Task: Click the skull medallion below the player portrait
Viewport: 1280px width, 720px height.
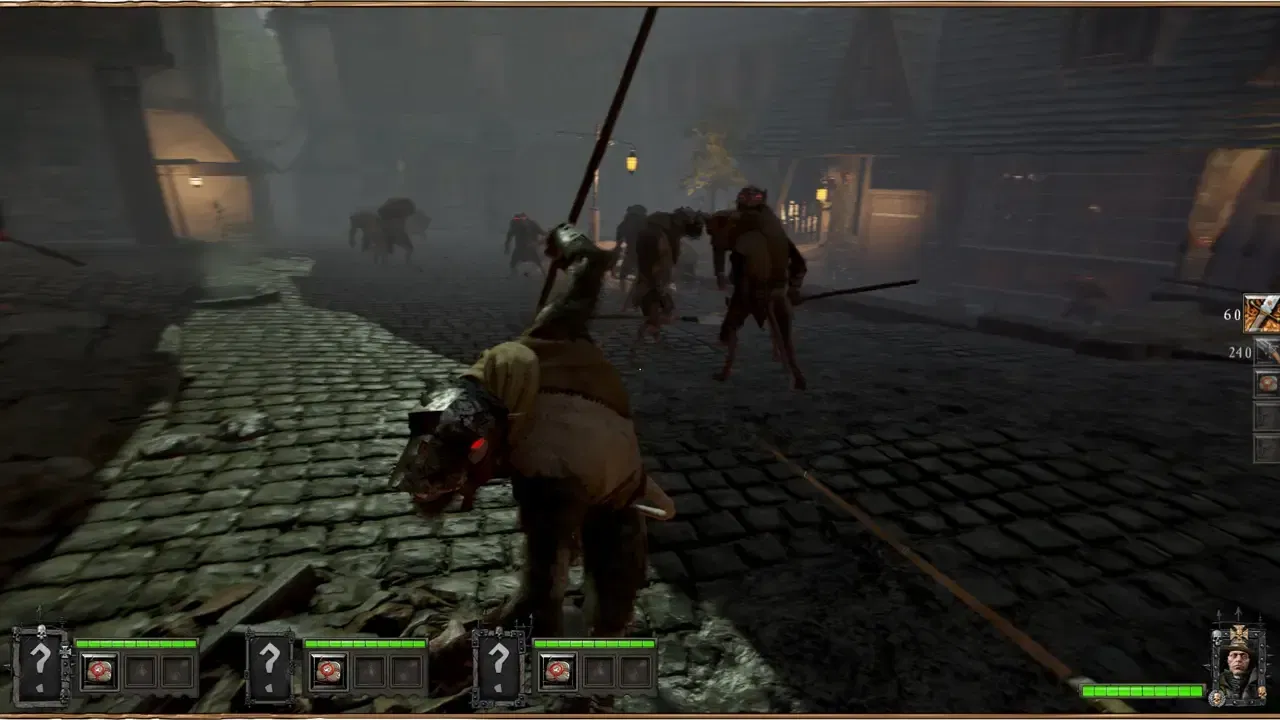Action: coord(1217,697)
